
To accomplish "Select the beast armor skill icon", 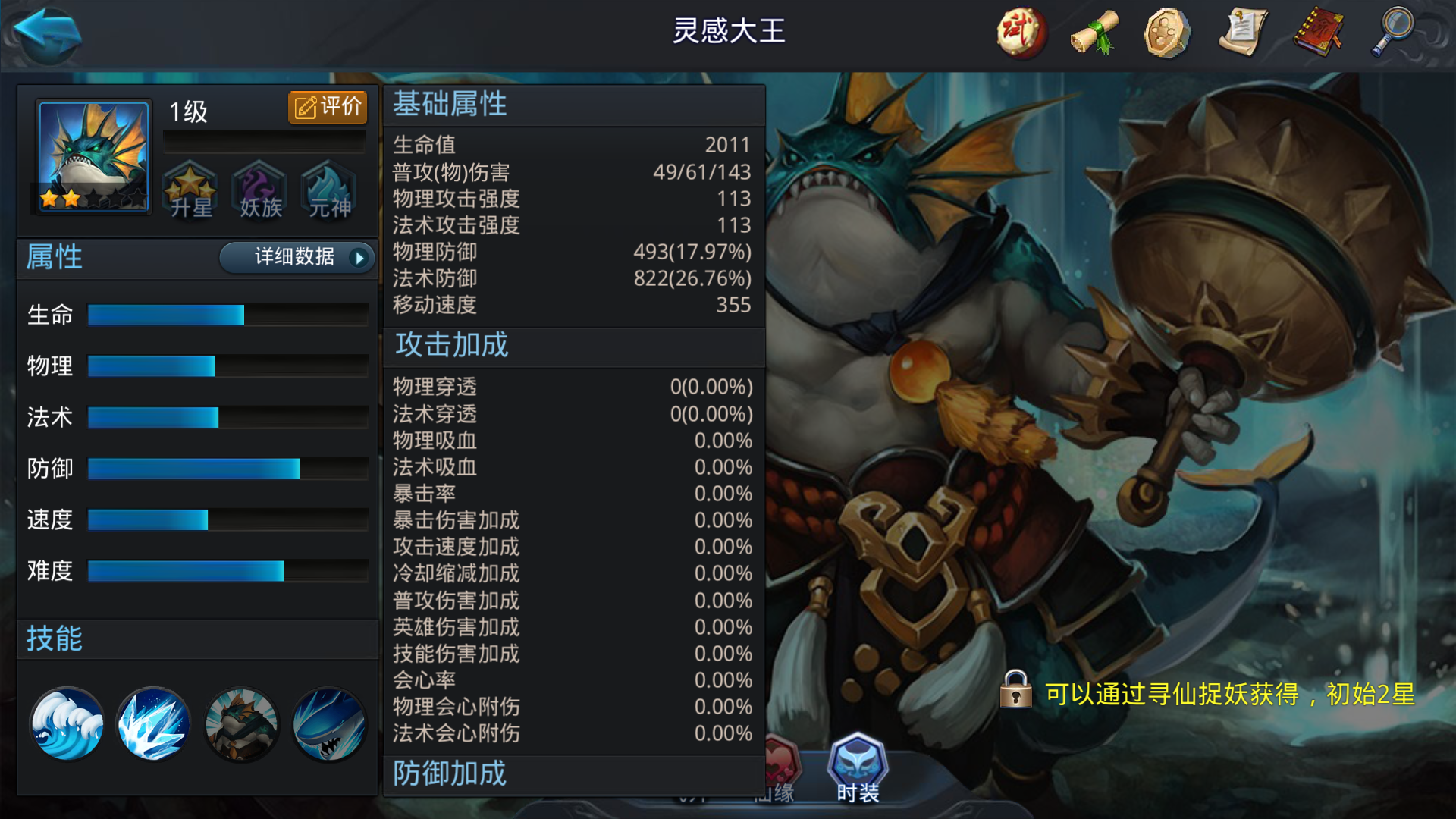I will click(x=241, y=724).
